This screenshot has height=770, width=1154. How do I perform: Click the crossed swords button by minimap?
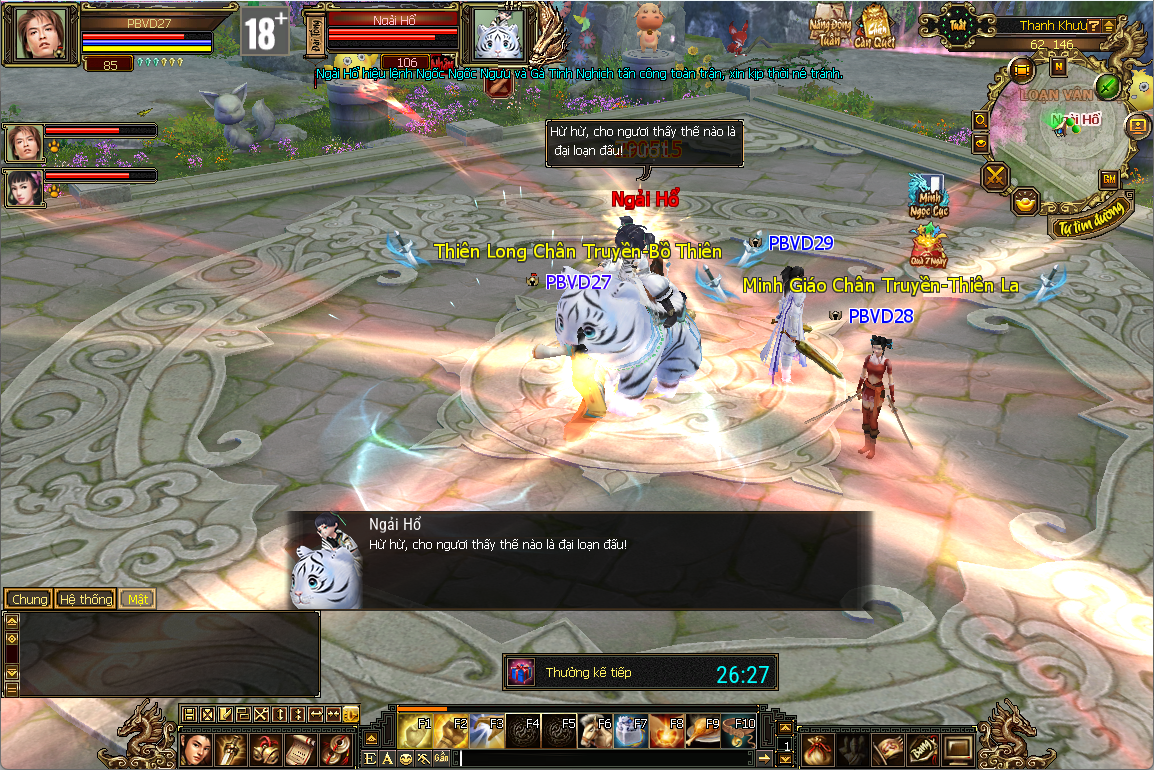tap(996, 178)
